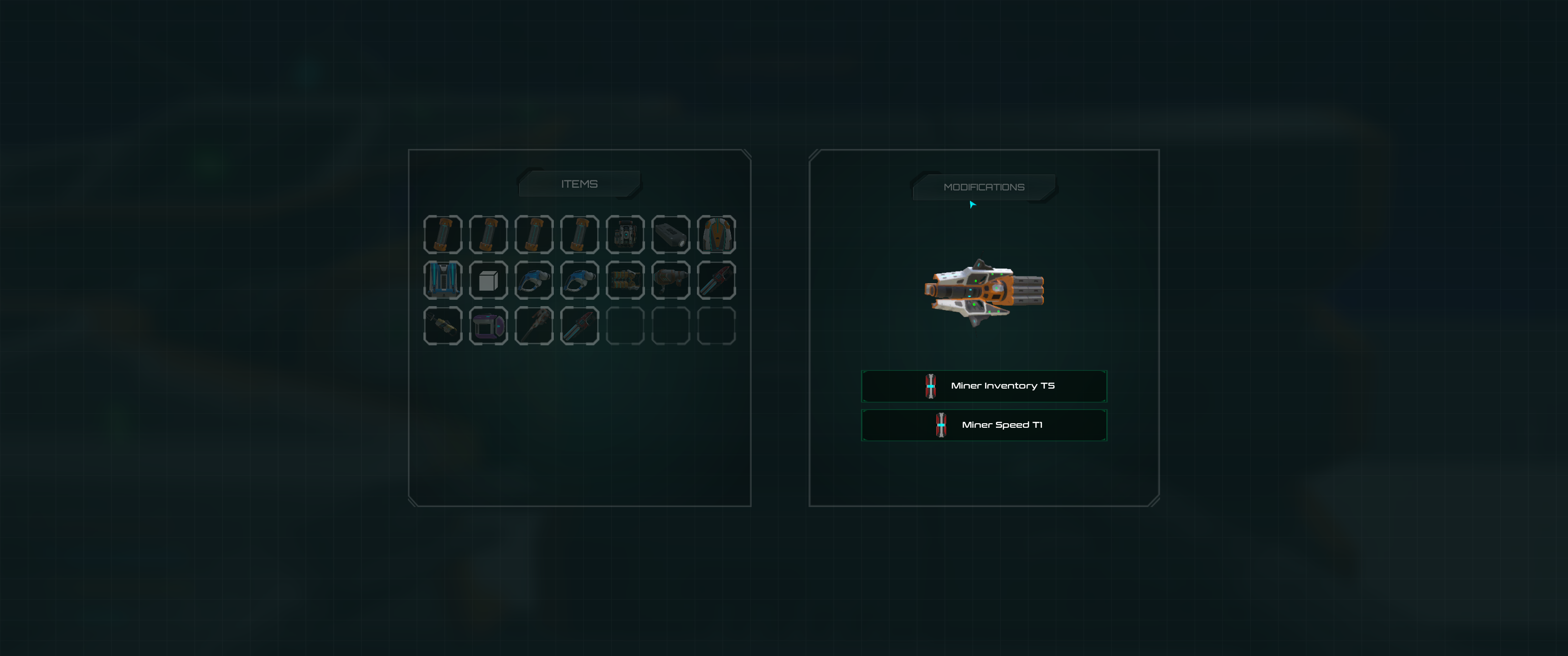This screenshot has height=656, width=1568.
Task: Select the yellow and black cylindrical tool
Action: tap(443, 326)
